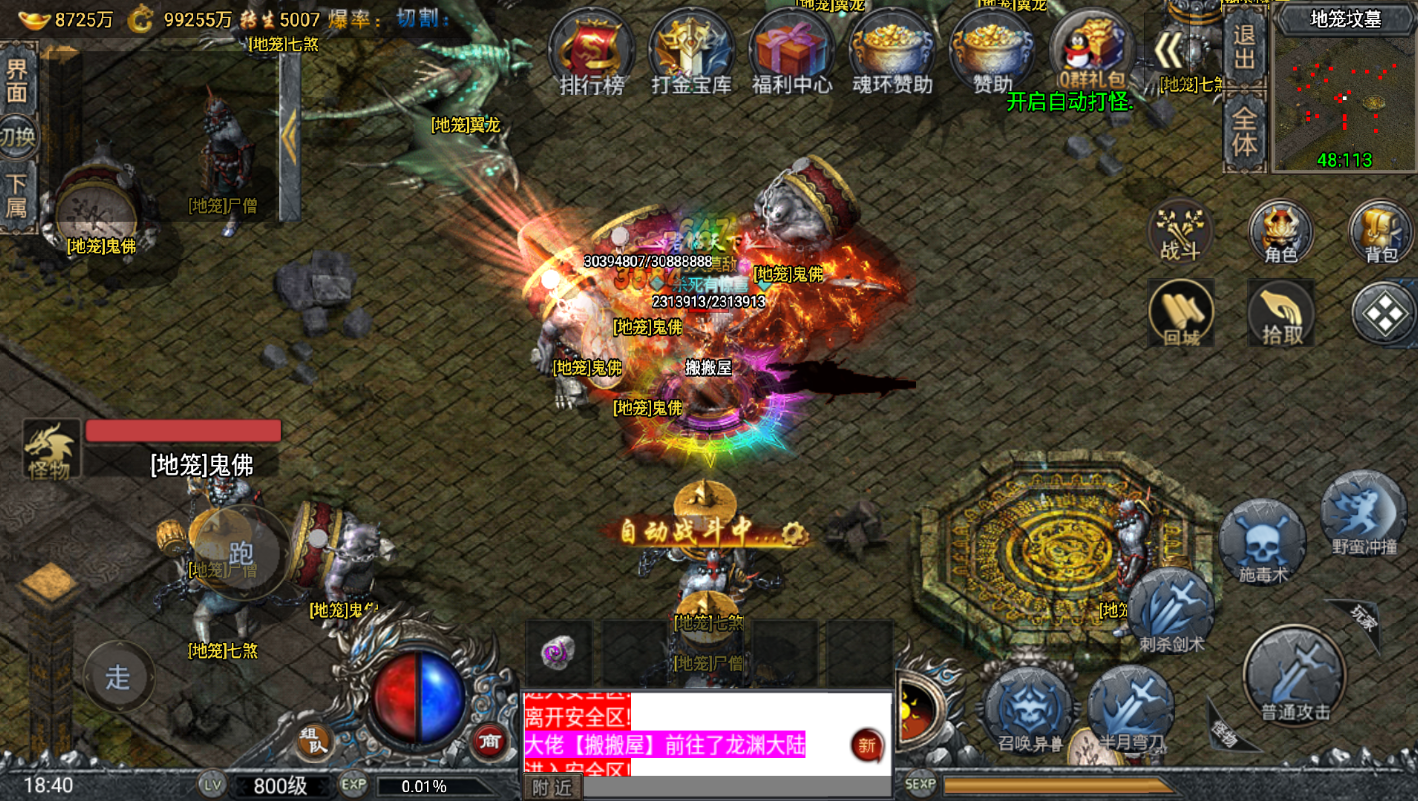This screenshot has width=1418, height=801.
Task: Open the 福利中心 gift box
Action: tap(792, 53)
